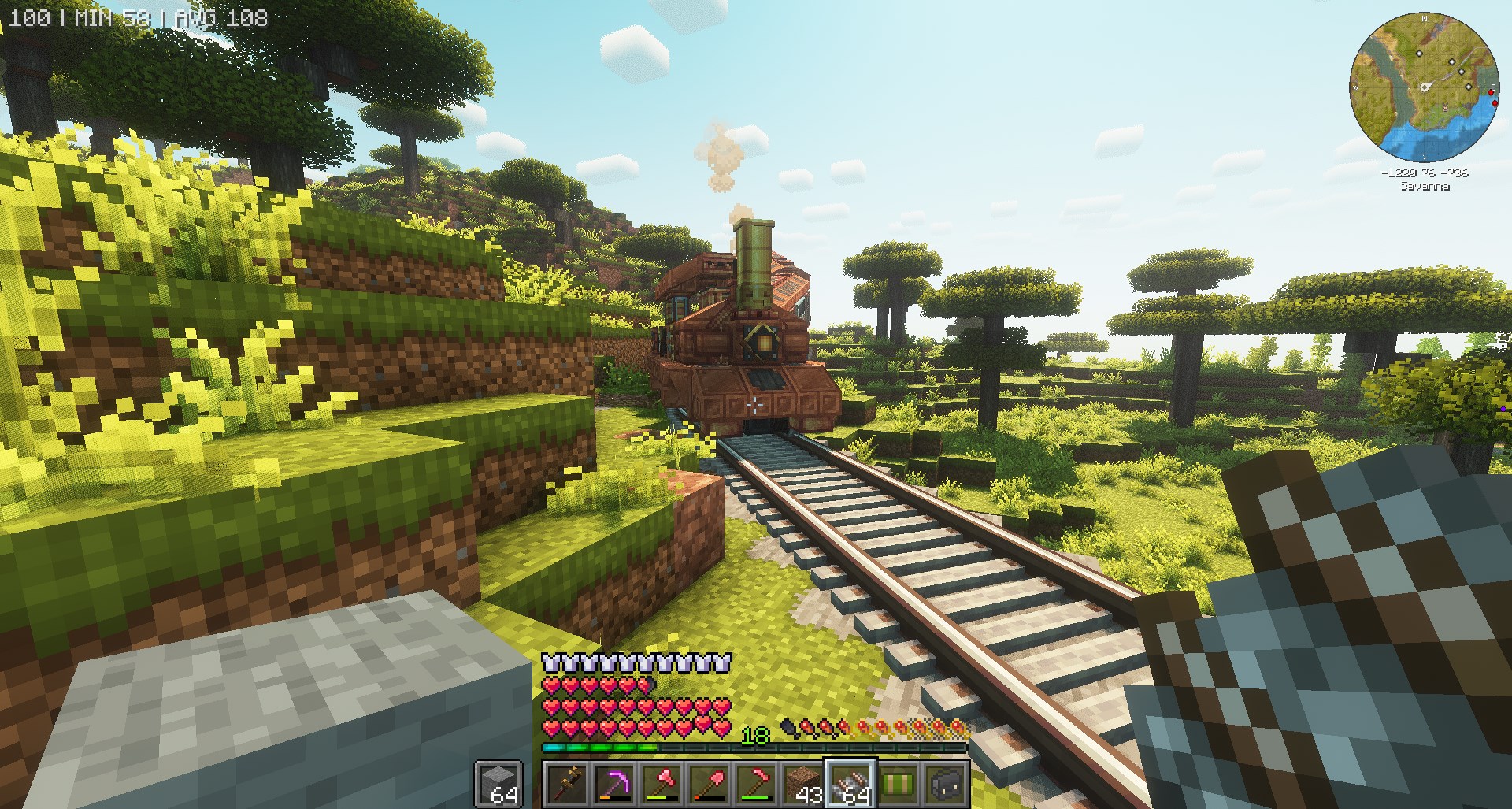Click the circular minimap

[1424, 85]
